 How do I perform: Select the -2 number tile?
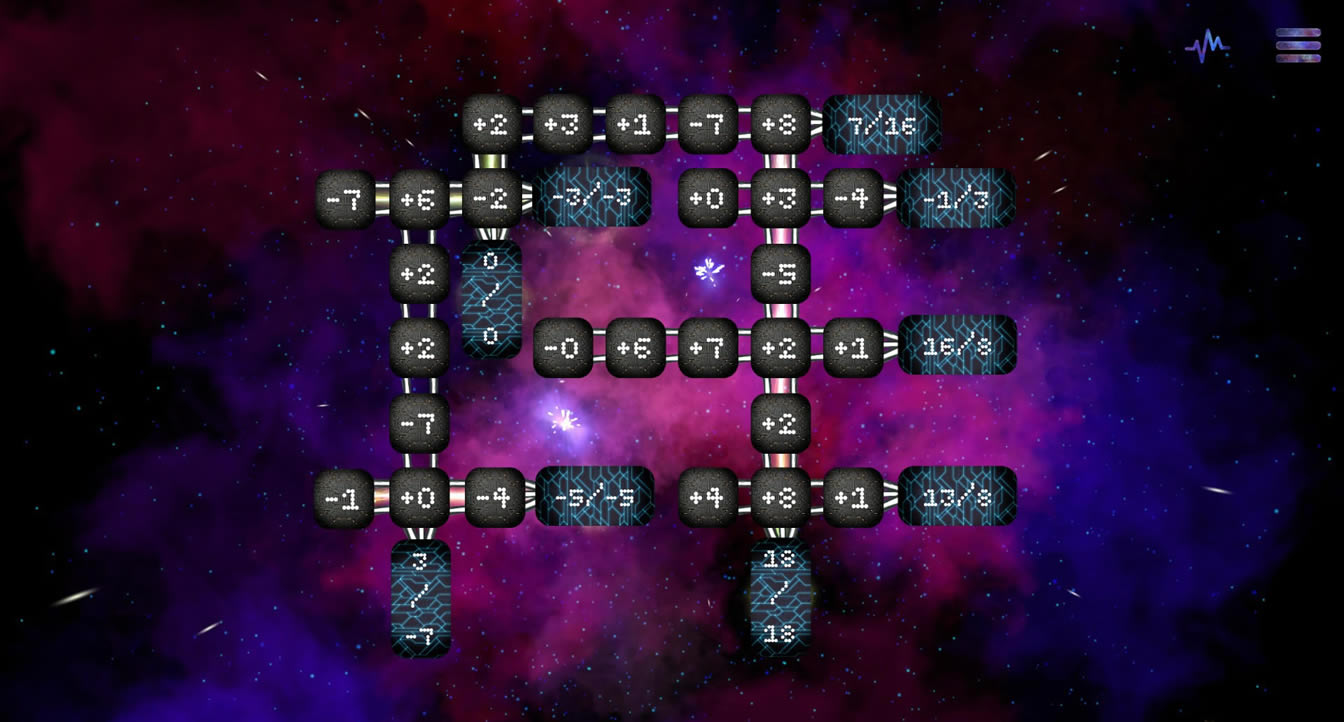[492, 199]
